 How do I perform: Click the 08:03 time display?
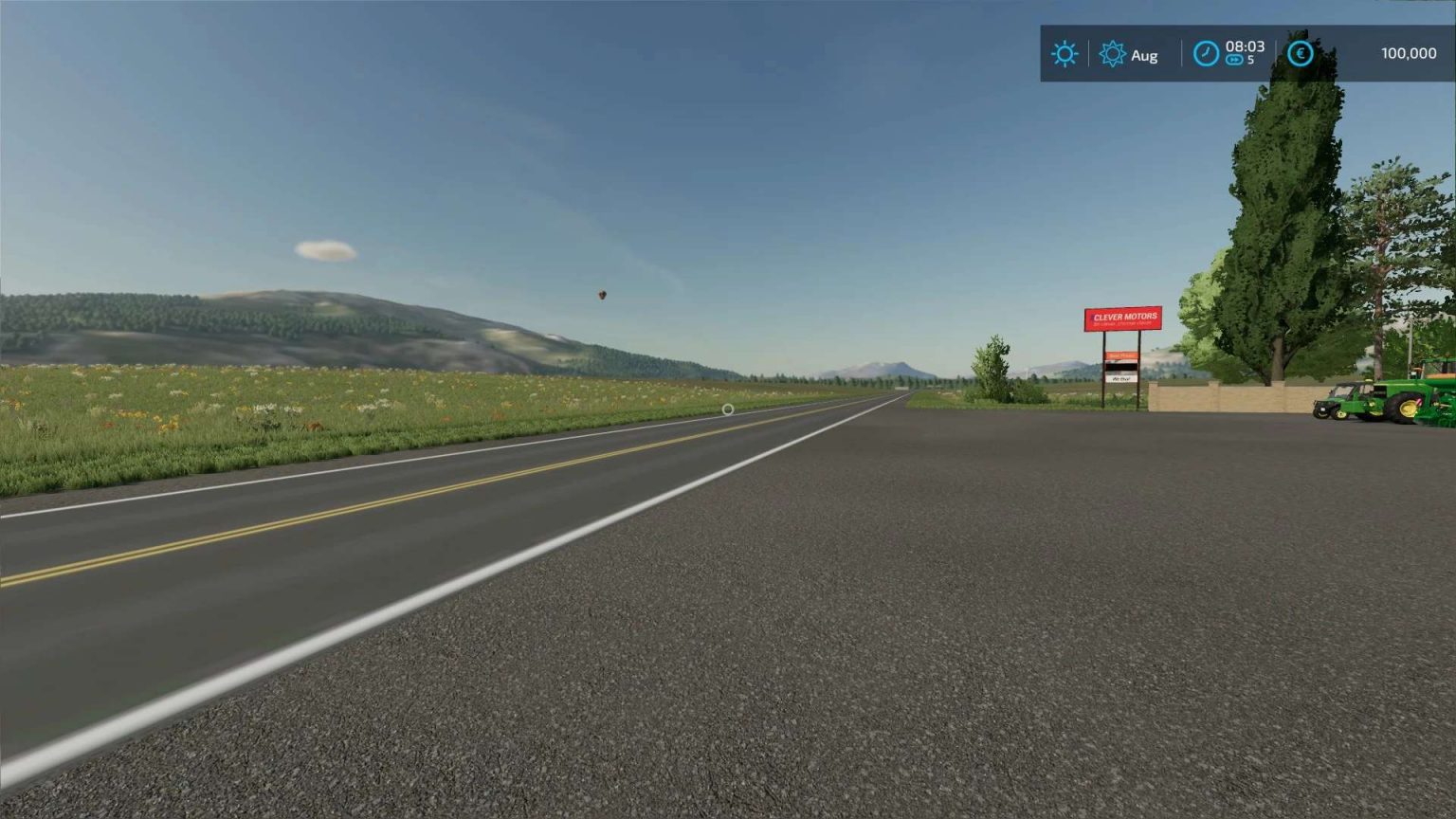tap(1245, 47)
